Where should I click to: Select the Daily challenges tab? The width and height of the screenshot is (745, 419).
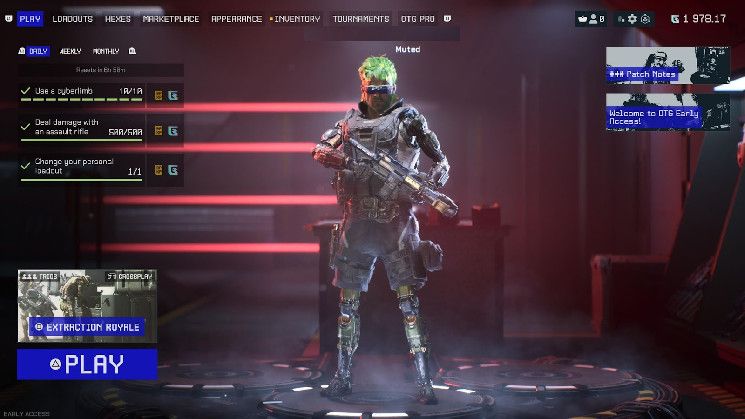tap(37, 51)
